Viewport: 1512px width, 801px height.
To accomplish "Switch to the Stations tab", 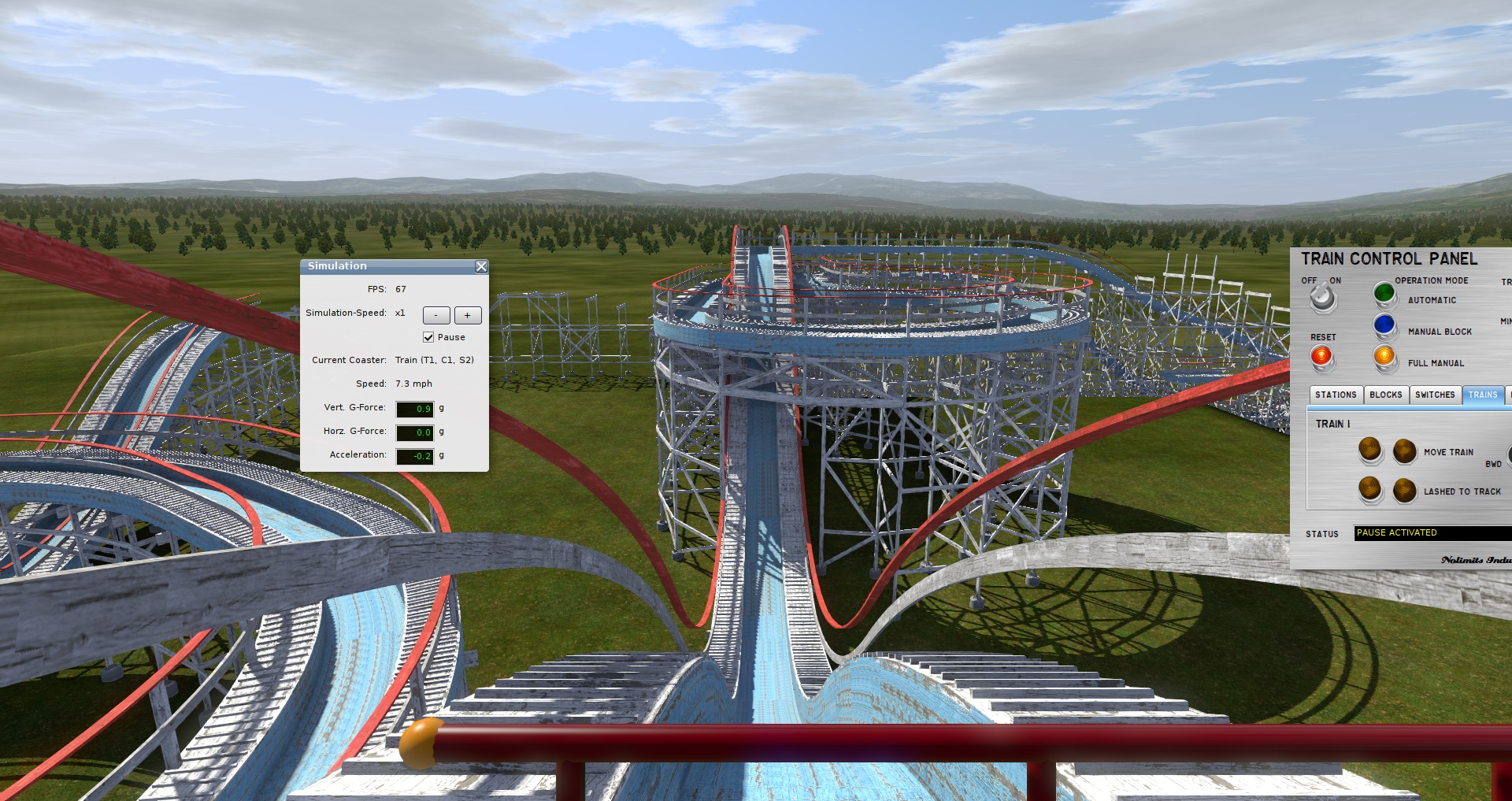I will click(1336, 395).
